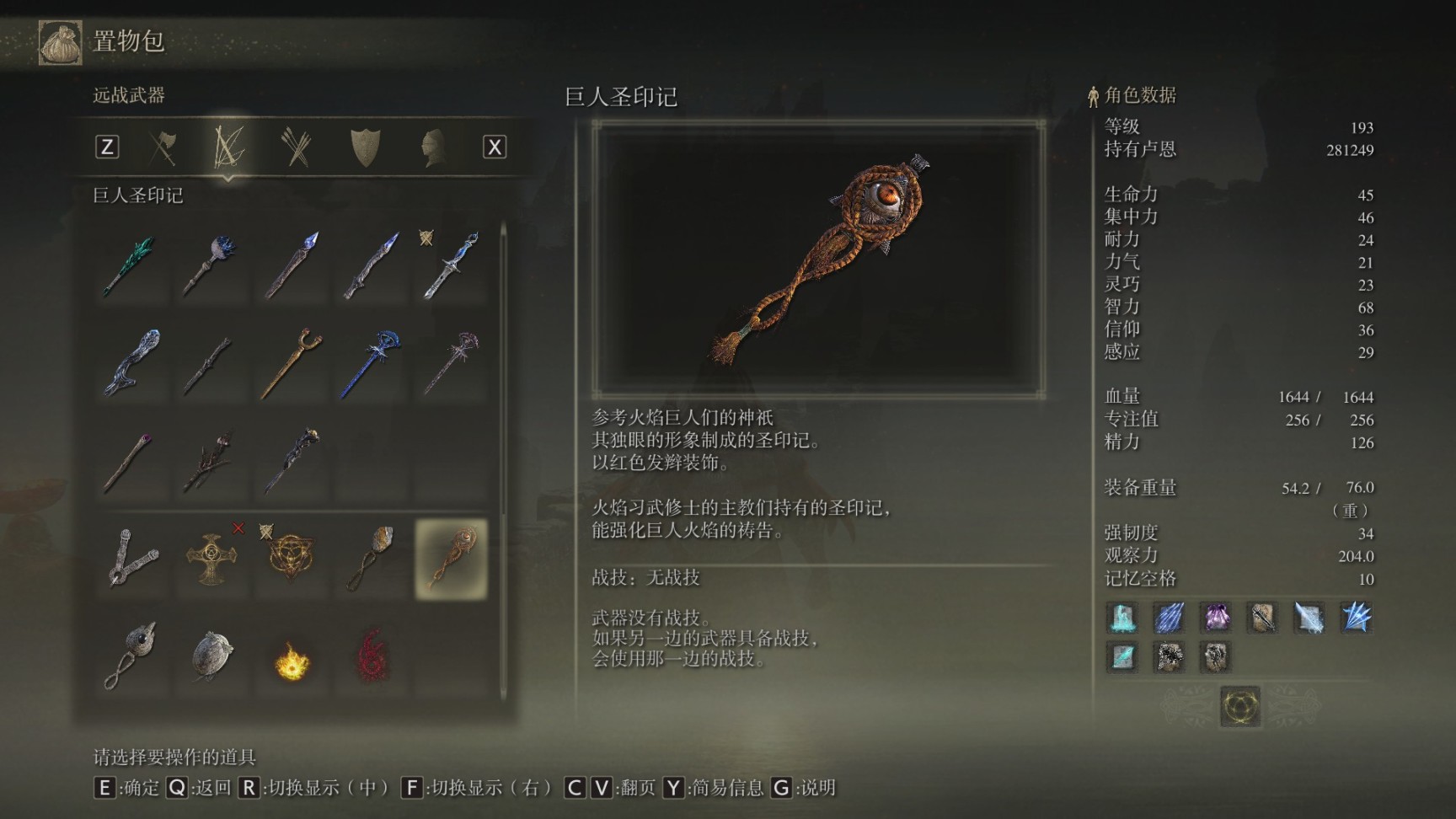This screenshot has width=1456, height=819.
Task: Click the golden ring rune icon
Action: point(1240,705)
